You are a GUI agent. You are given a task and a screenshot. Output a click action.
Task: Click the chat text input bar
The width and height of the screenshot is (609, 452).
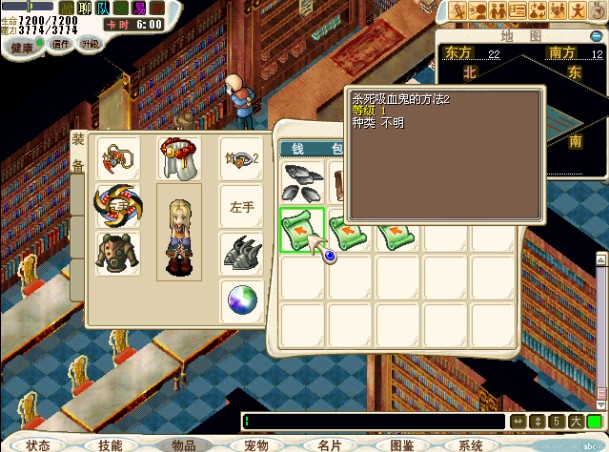(x=380, y=422)
